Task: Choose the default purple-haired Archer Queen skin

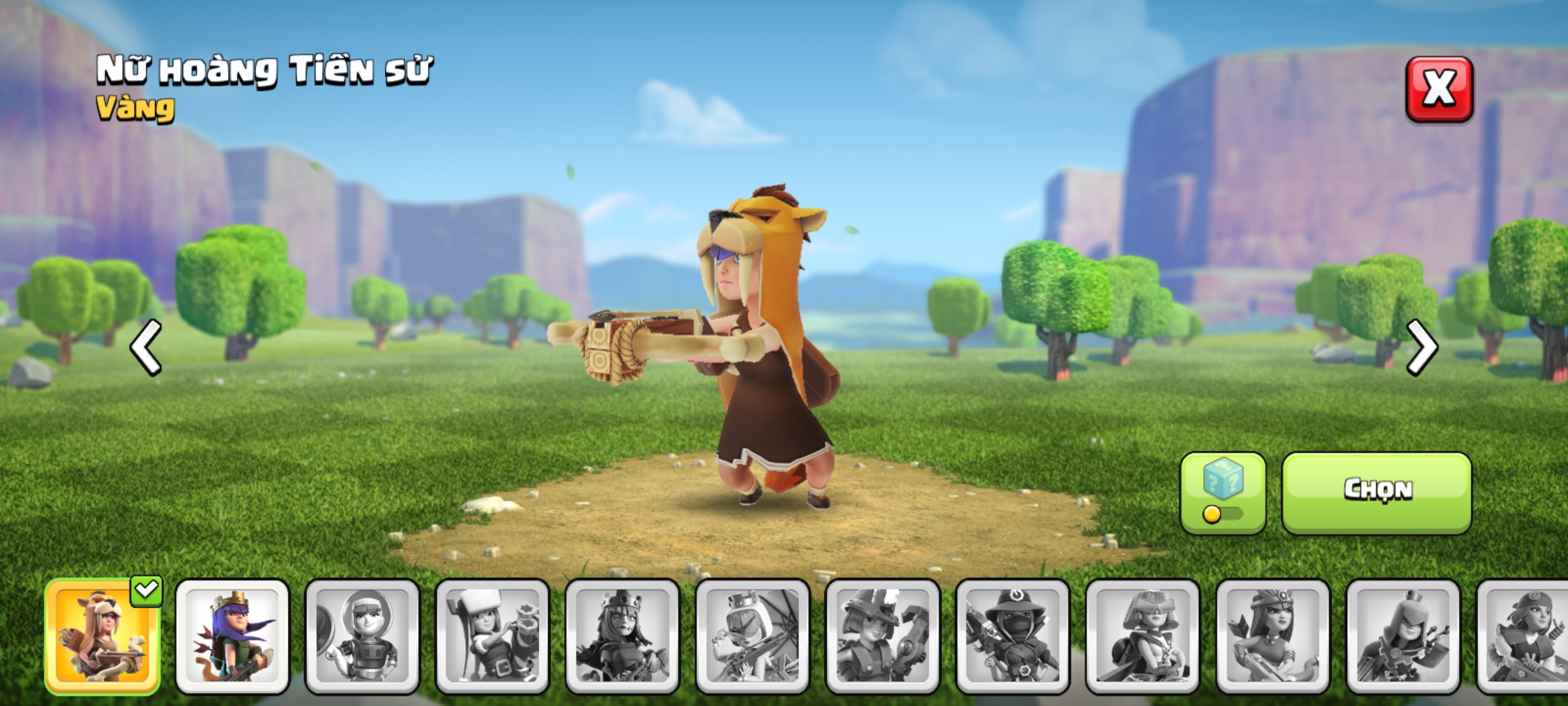Action: pyautogui.click(x=232, y=636)
